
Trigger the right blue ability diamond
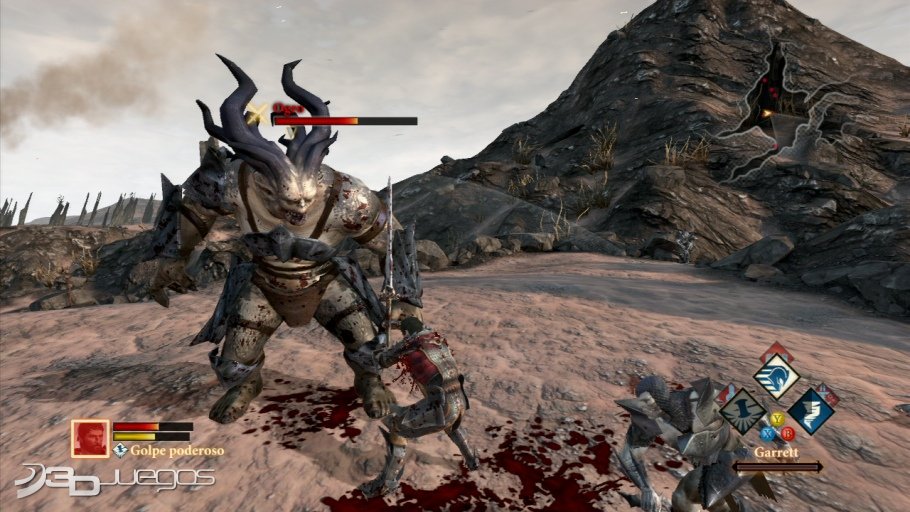coord(810,411)
